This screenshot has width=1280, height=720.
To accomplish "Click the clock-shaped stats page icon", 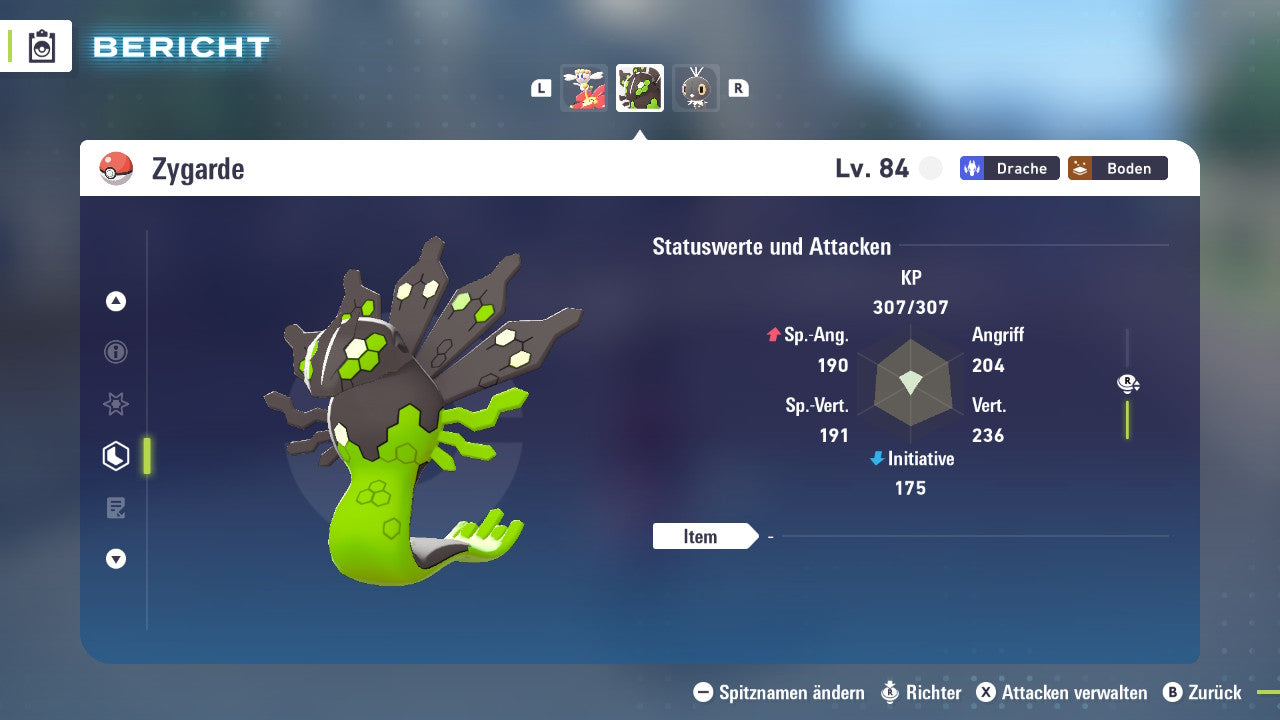I will click(115, 456).
